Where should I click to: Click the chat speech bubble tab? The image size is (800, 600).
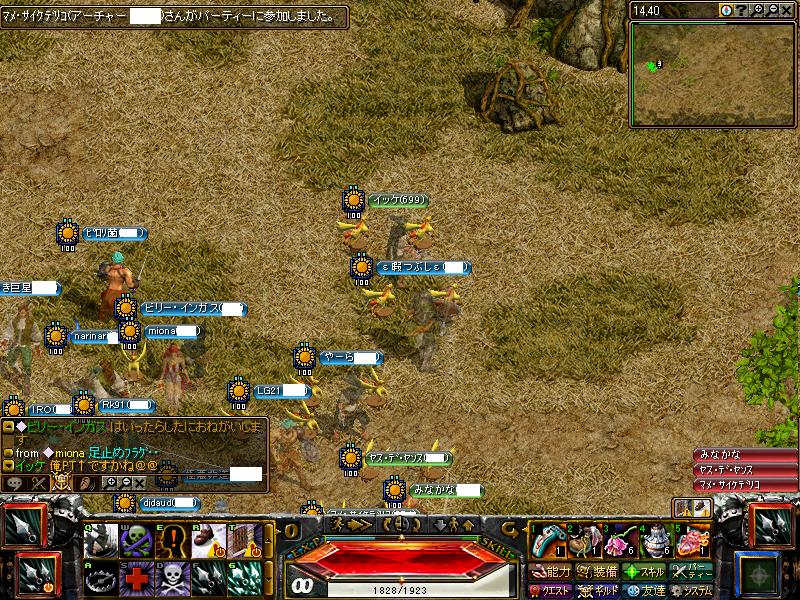coord(15,482)
